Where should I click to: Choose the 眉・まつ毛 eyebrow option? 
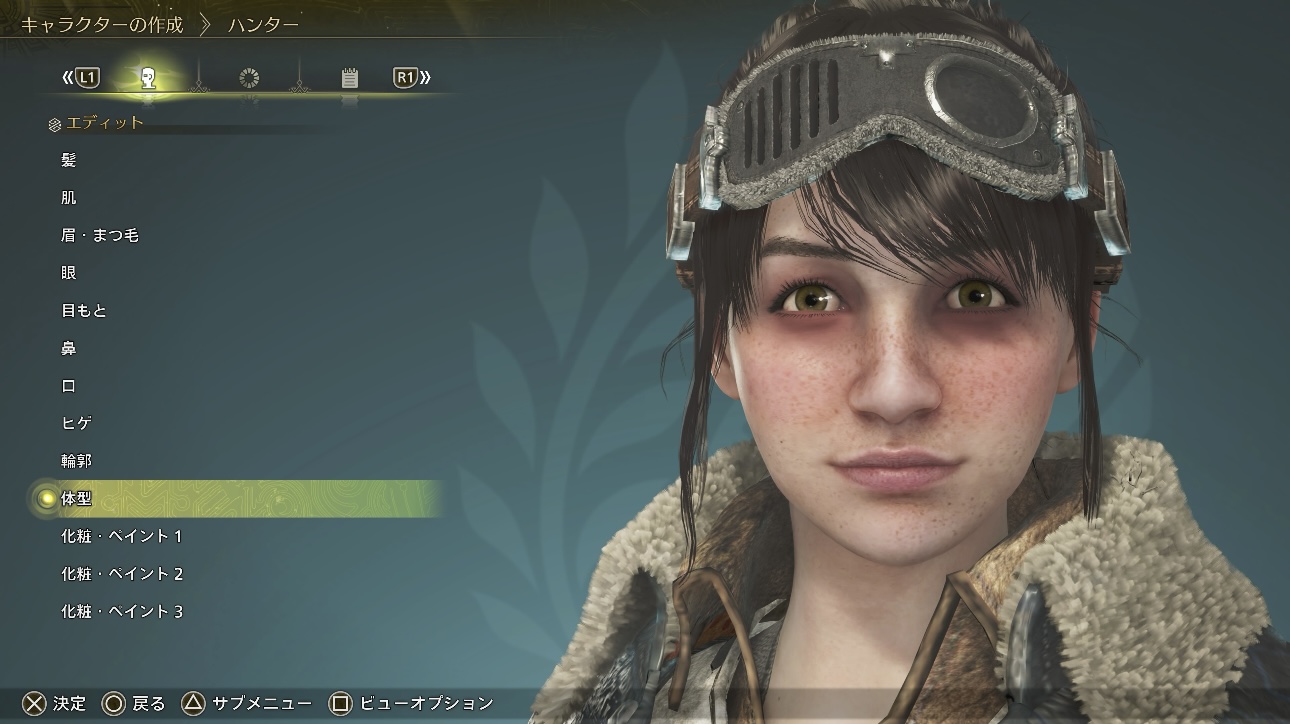[x=99, y=236]
